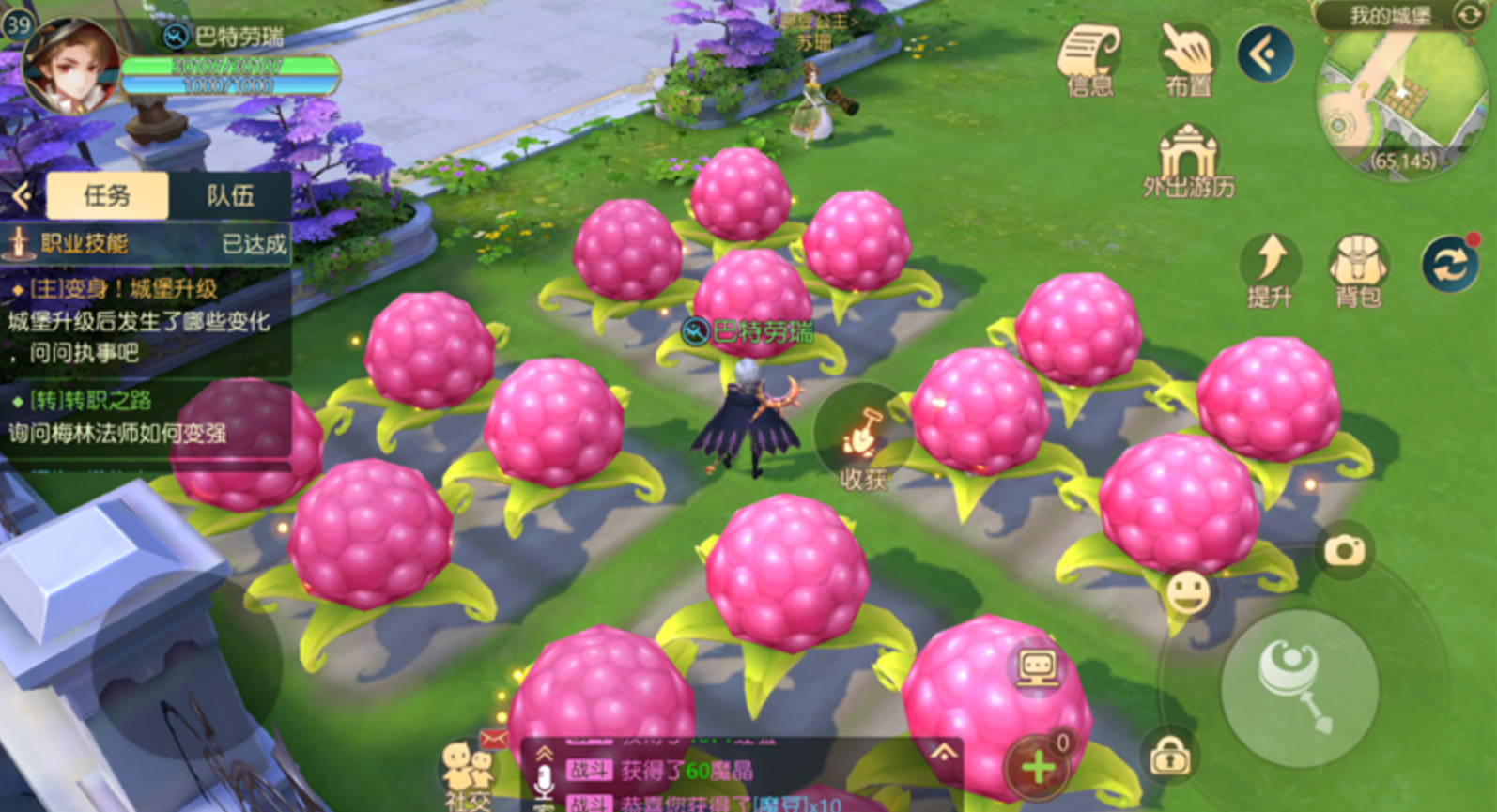Toggle the lock icon button
Screen dimensions: 1497x812
[x=1170, y=755]
